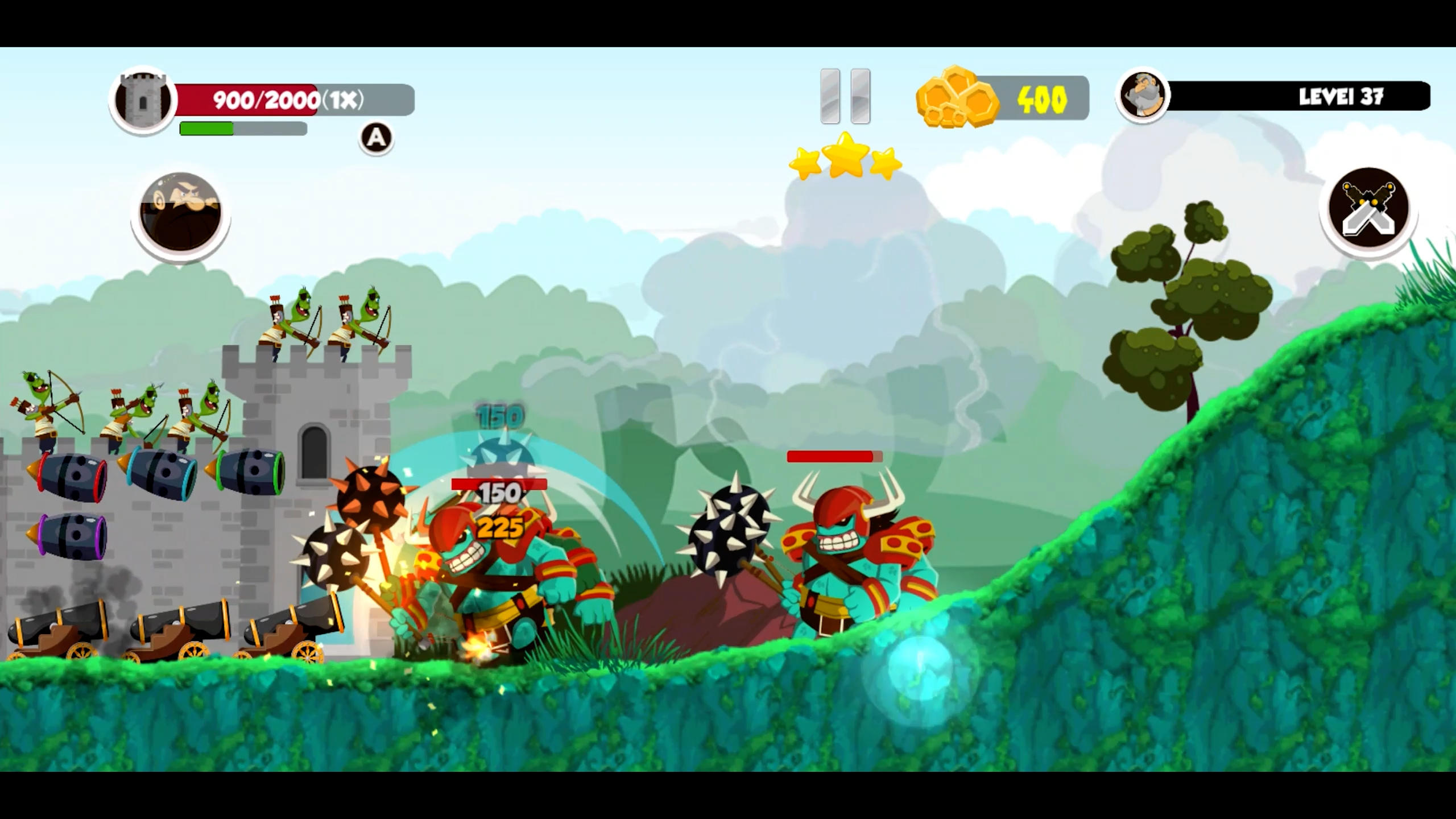Pause the game with the pause button
The image size is (1456, 819).
point(845,97)
